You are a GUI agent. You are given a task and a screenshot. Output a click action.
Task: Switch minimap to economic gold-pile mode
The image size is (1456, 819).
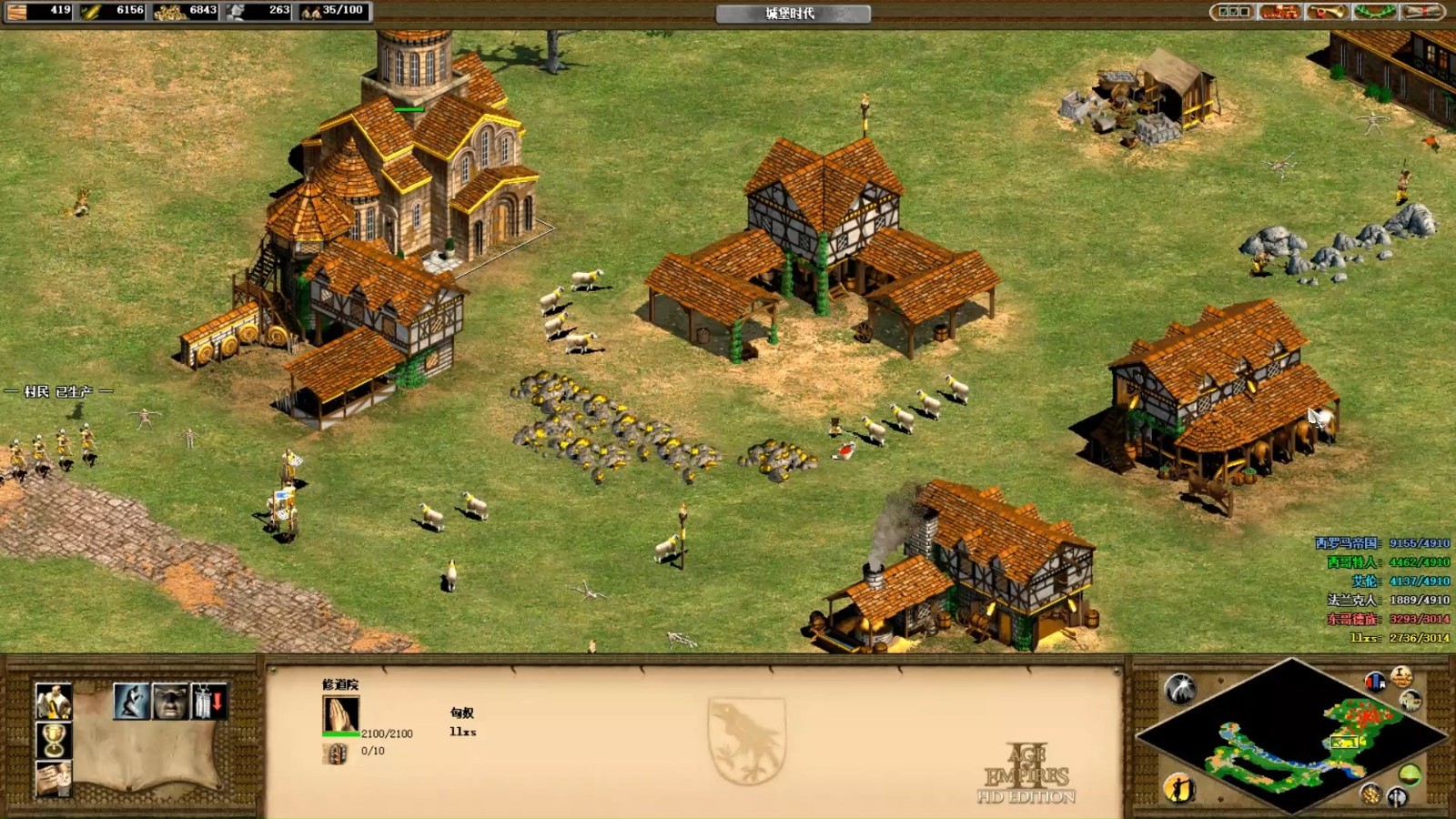pyautogui.click(x=1370, y=794)
